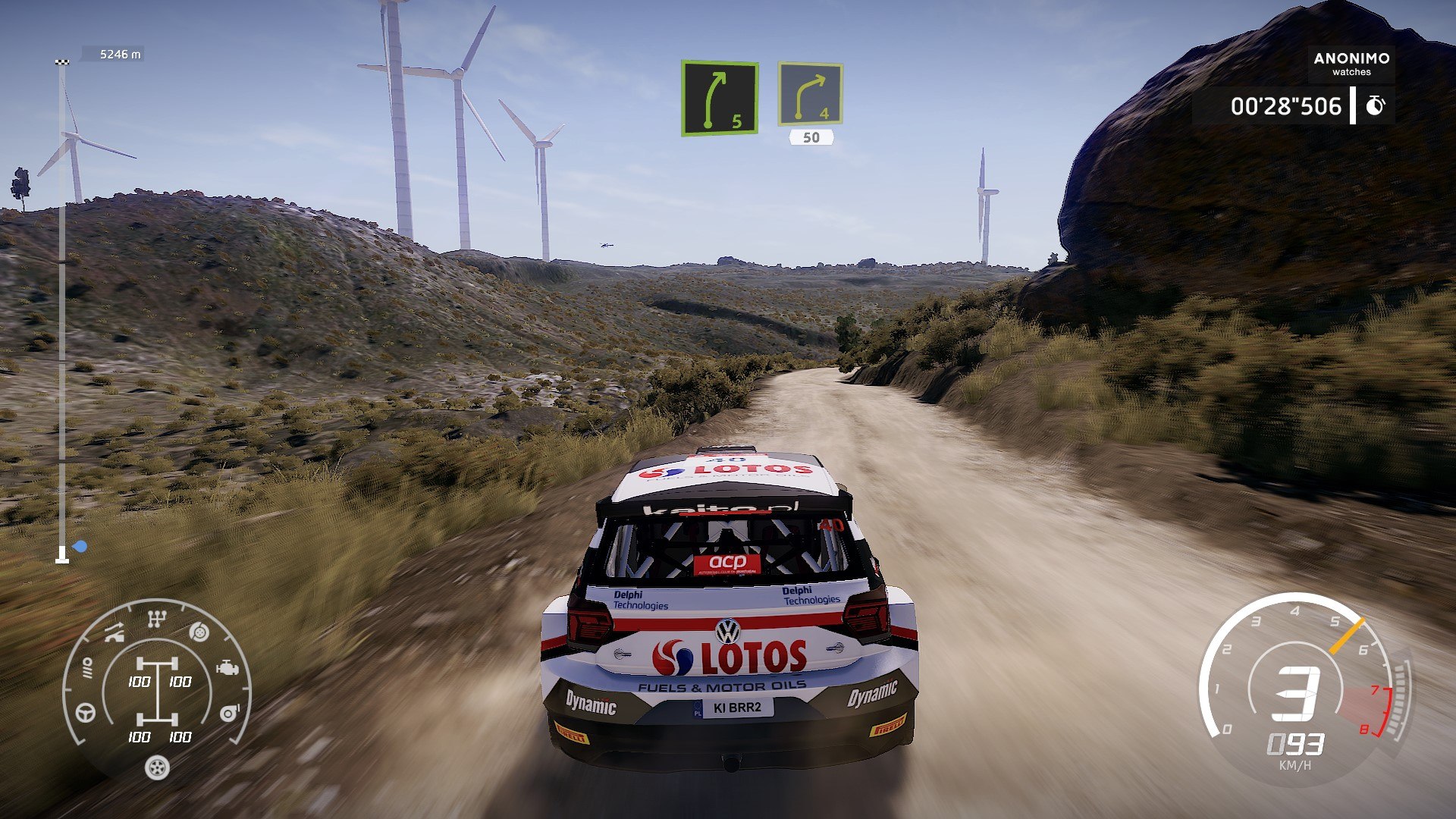The image size is (1456, 819).
Task: Click the blue car marker on stage progress bar
Action: [80, 546]
